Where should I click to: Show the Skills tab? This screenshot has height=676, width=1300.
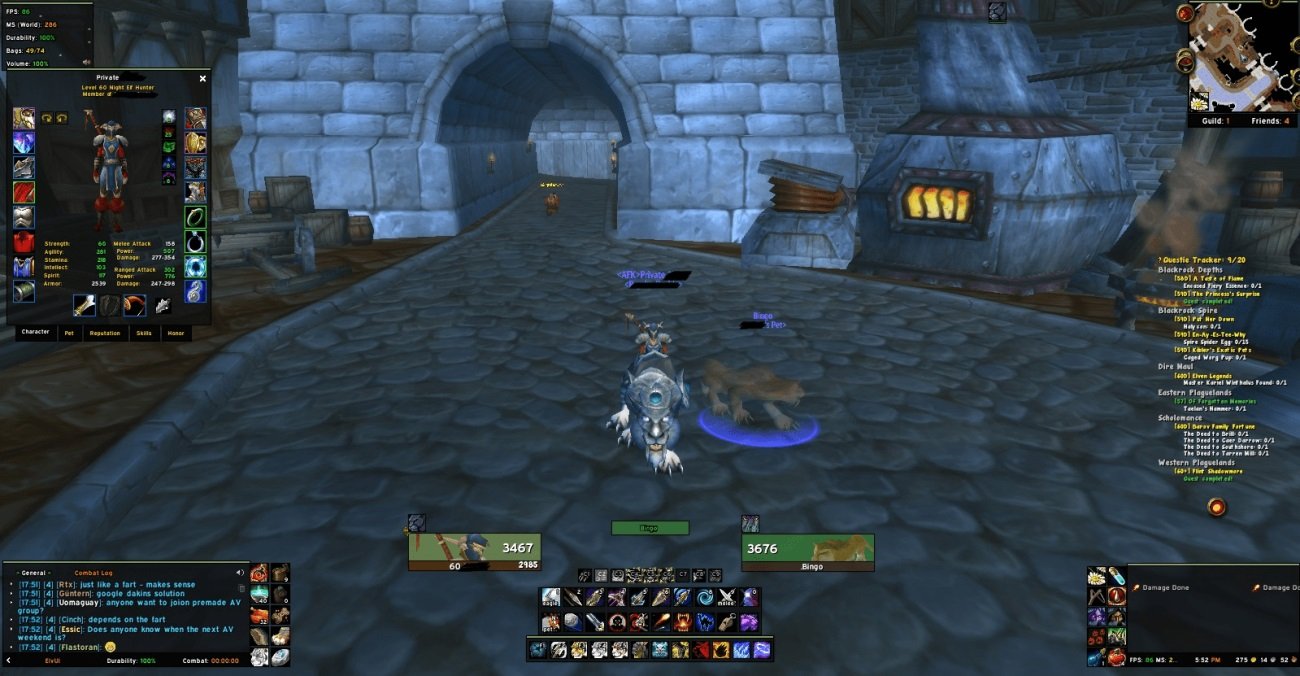tap(144, 333)
